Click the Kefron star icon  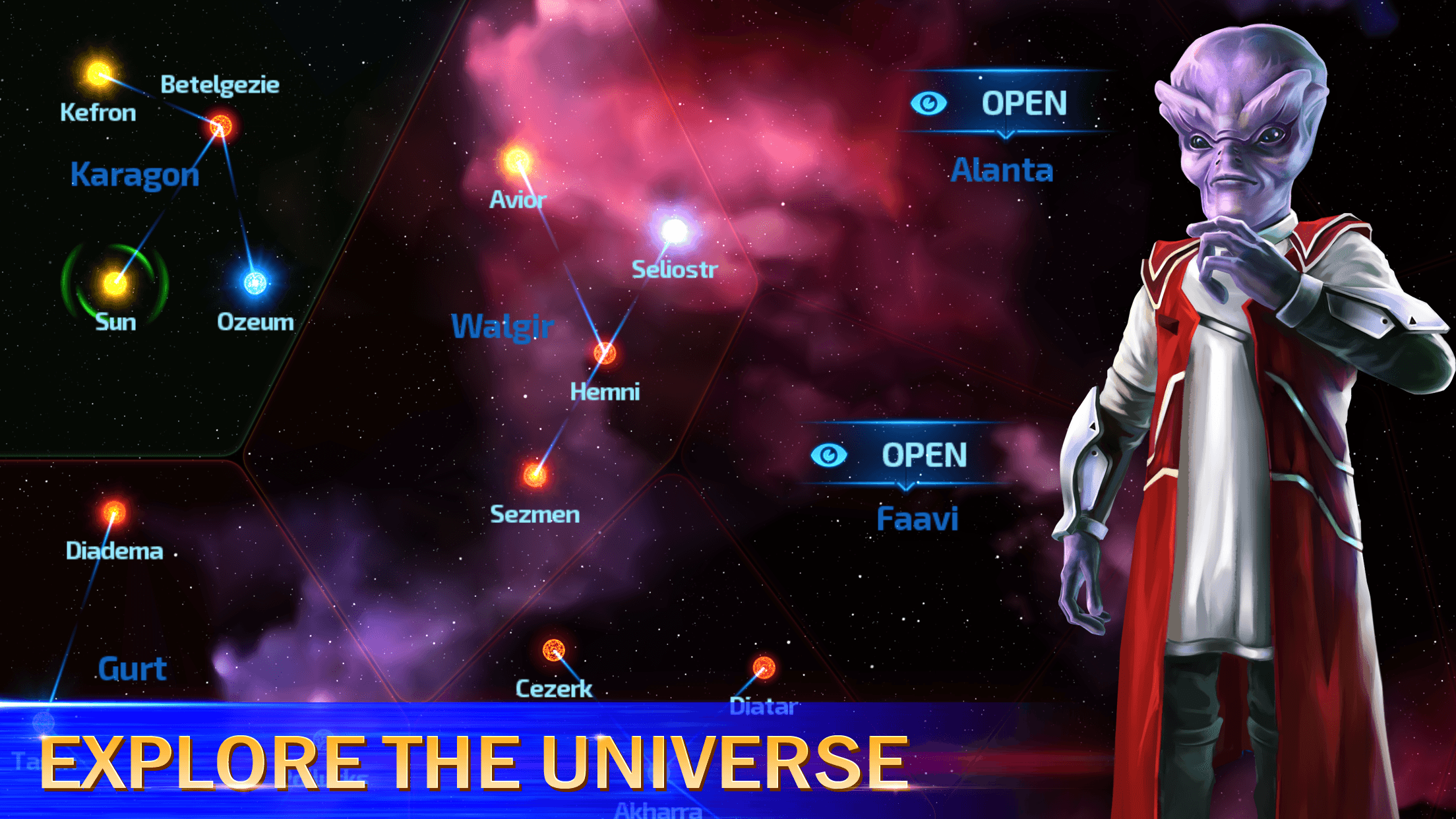pyautogui.click(x=98, y=73)
